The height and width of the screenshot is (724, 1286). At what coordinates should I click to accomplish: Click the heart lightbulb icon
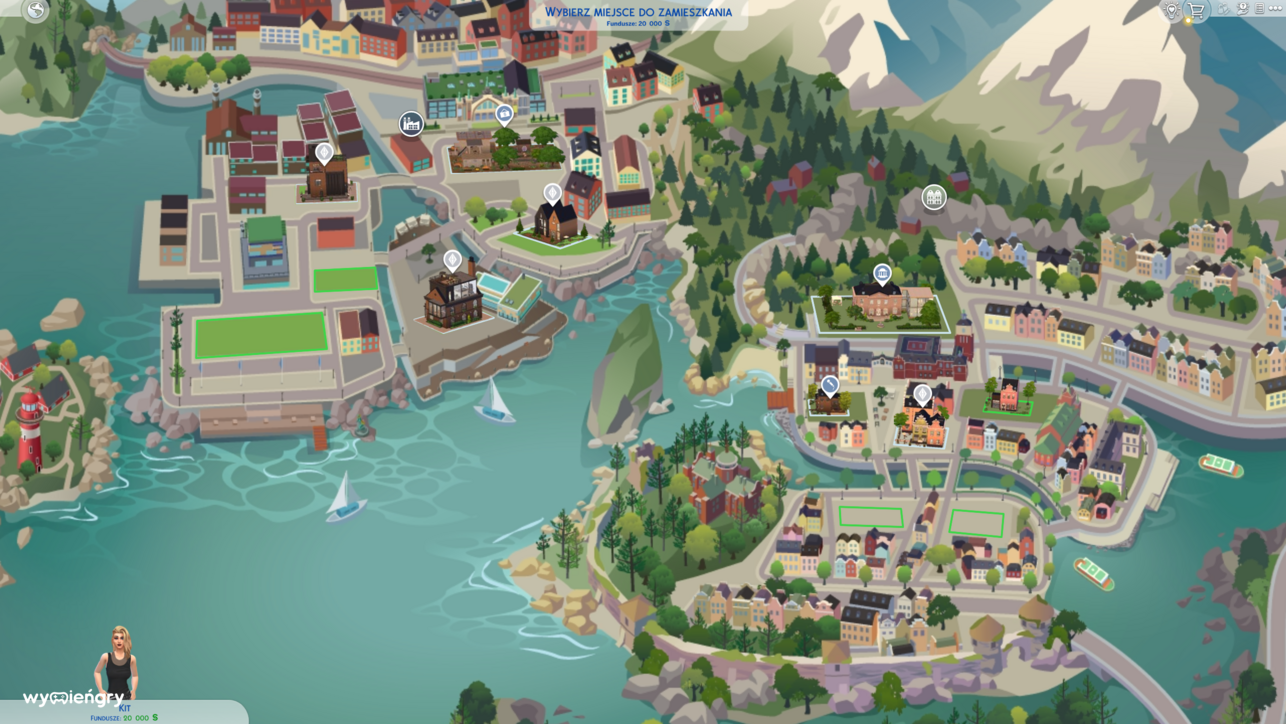pyautogui.click(x=1172, y=10)
